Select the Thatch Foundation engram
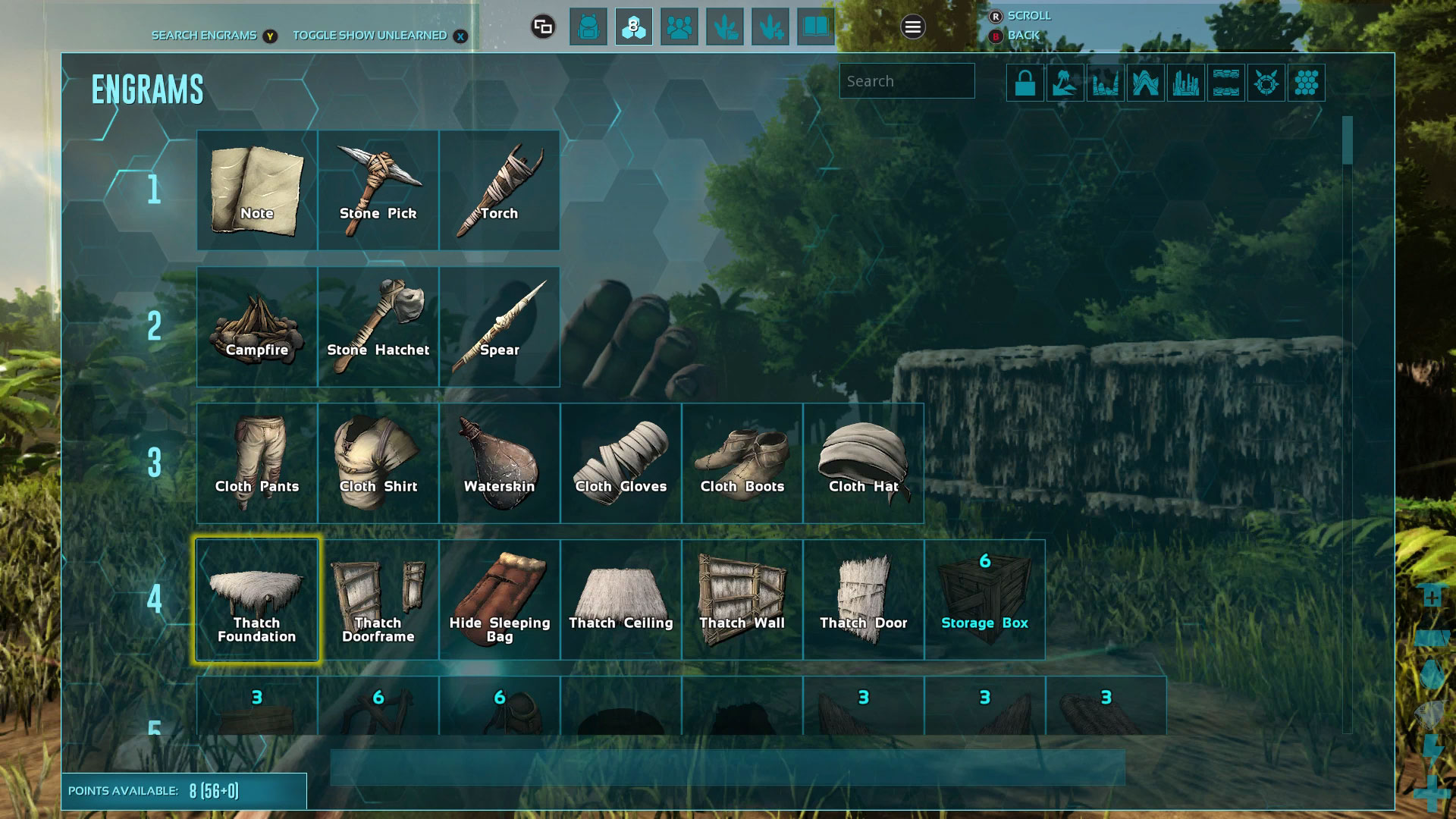This screenshot has height=819, width=1456. point(257,599)
